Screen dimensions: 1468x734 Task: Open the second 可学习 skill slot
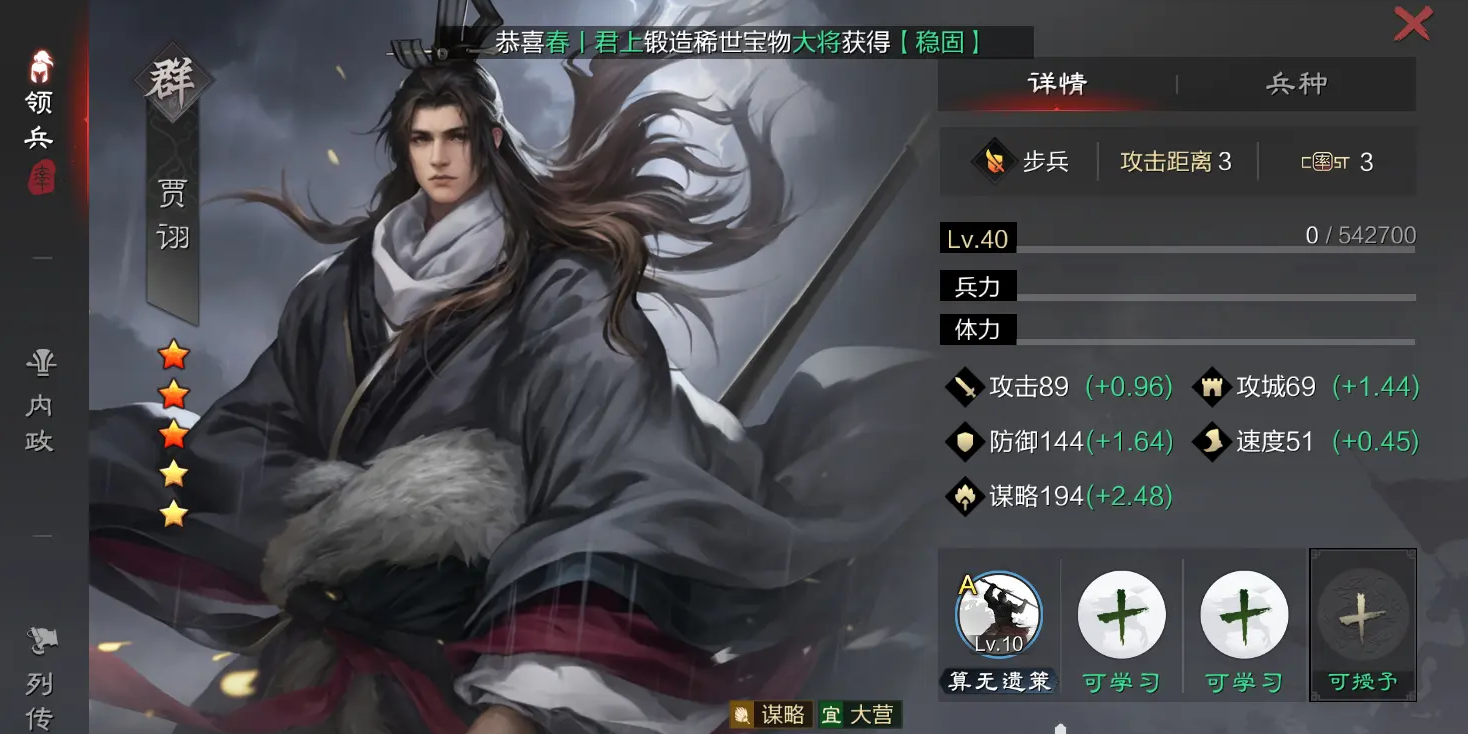(x=1242, y=615)
